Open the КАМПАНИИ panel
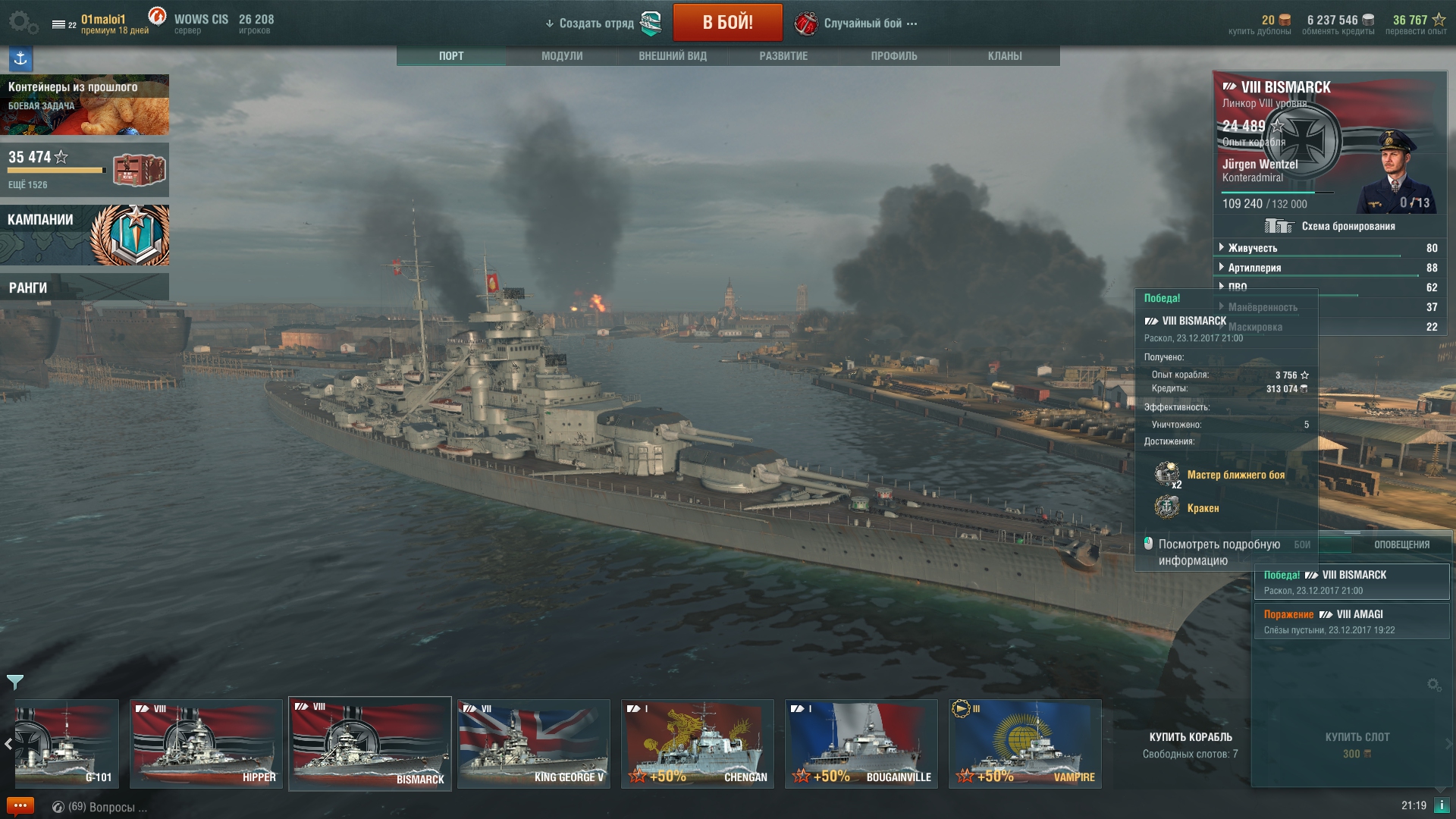This screenshot has height=819, width=1456. 84,235
